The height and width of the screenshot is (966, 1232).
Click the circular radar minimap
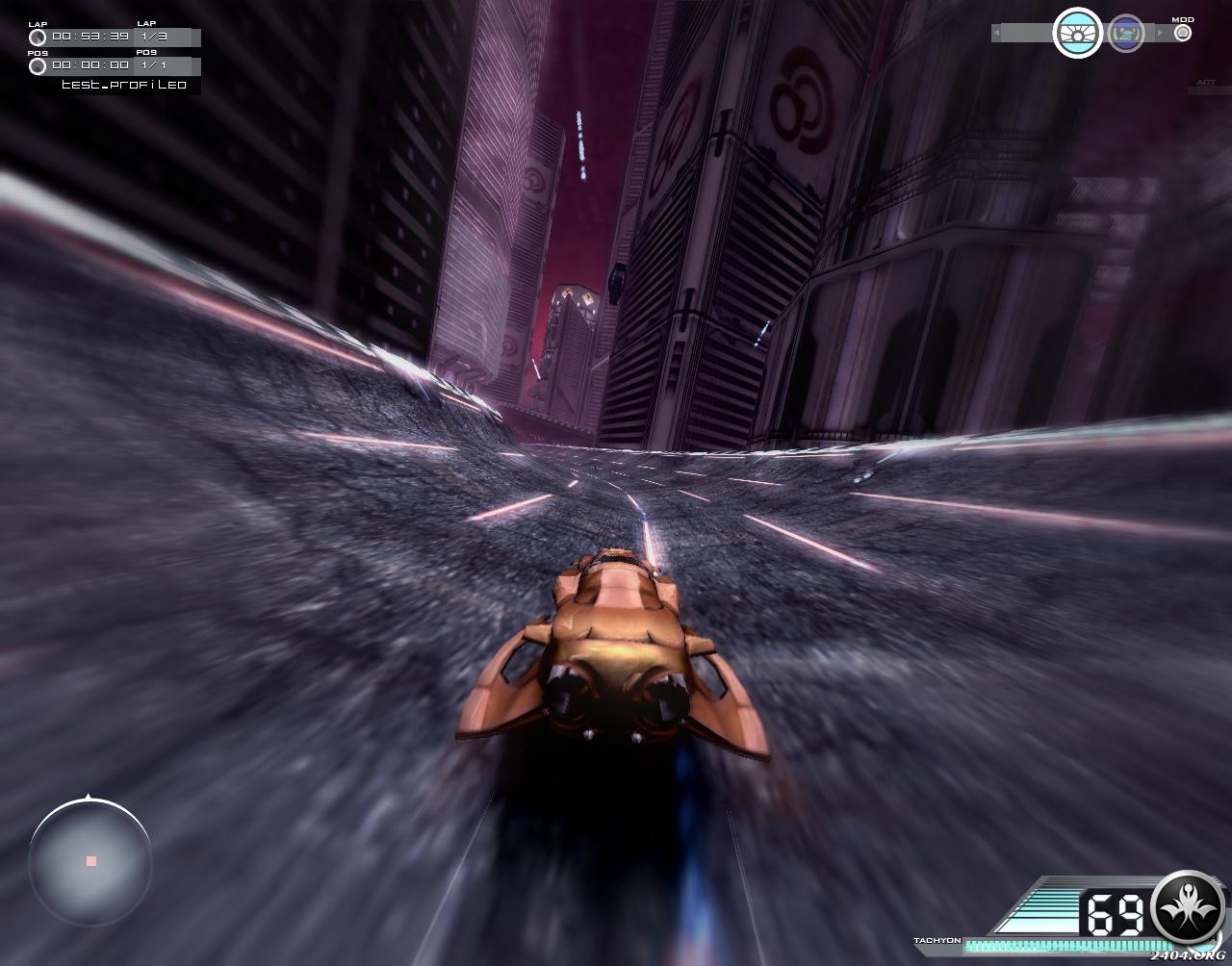(90, 860)
